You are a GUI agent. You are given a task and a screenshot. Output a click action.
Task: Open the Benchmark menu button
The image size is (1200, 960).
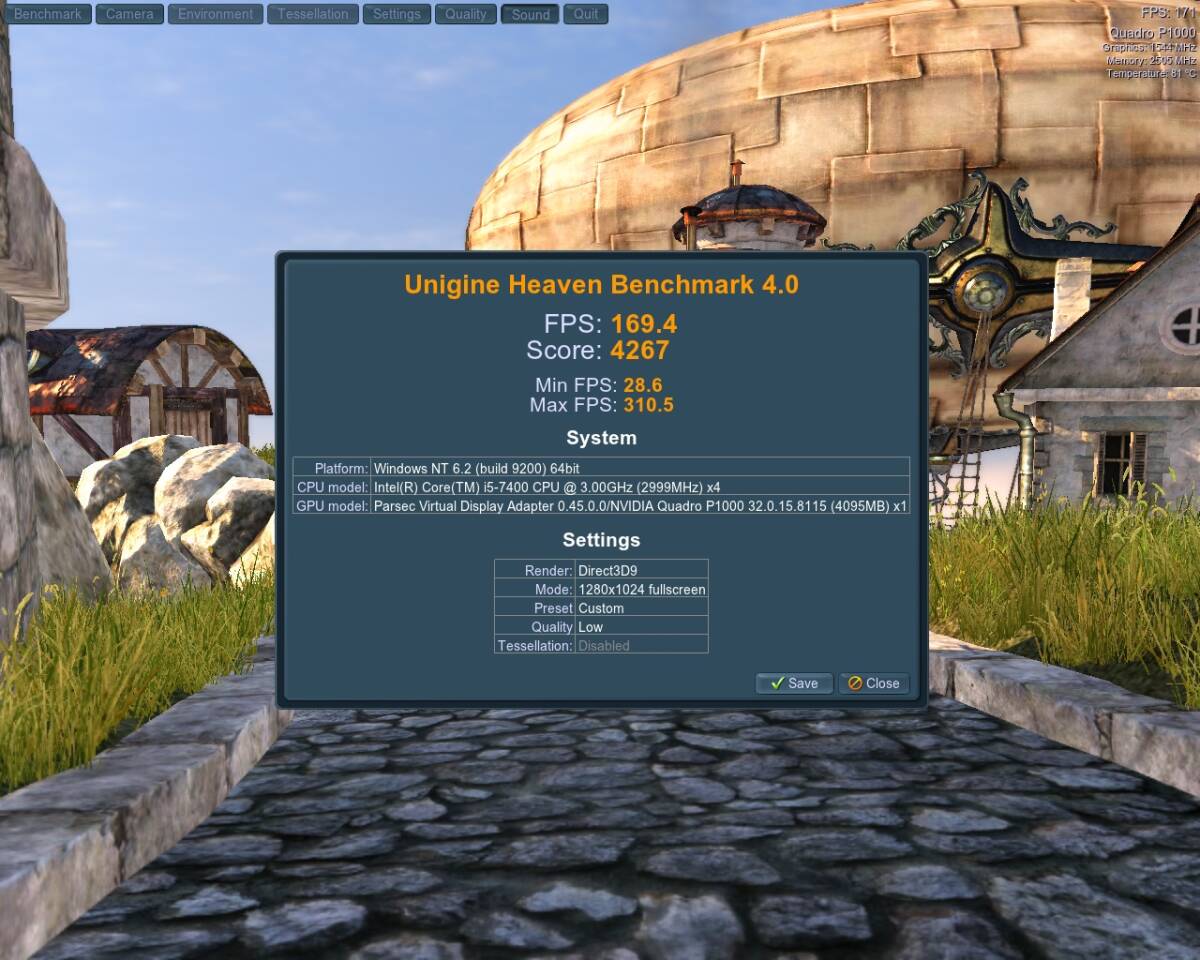(x=48, y=14)
